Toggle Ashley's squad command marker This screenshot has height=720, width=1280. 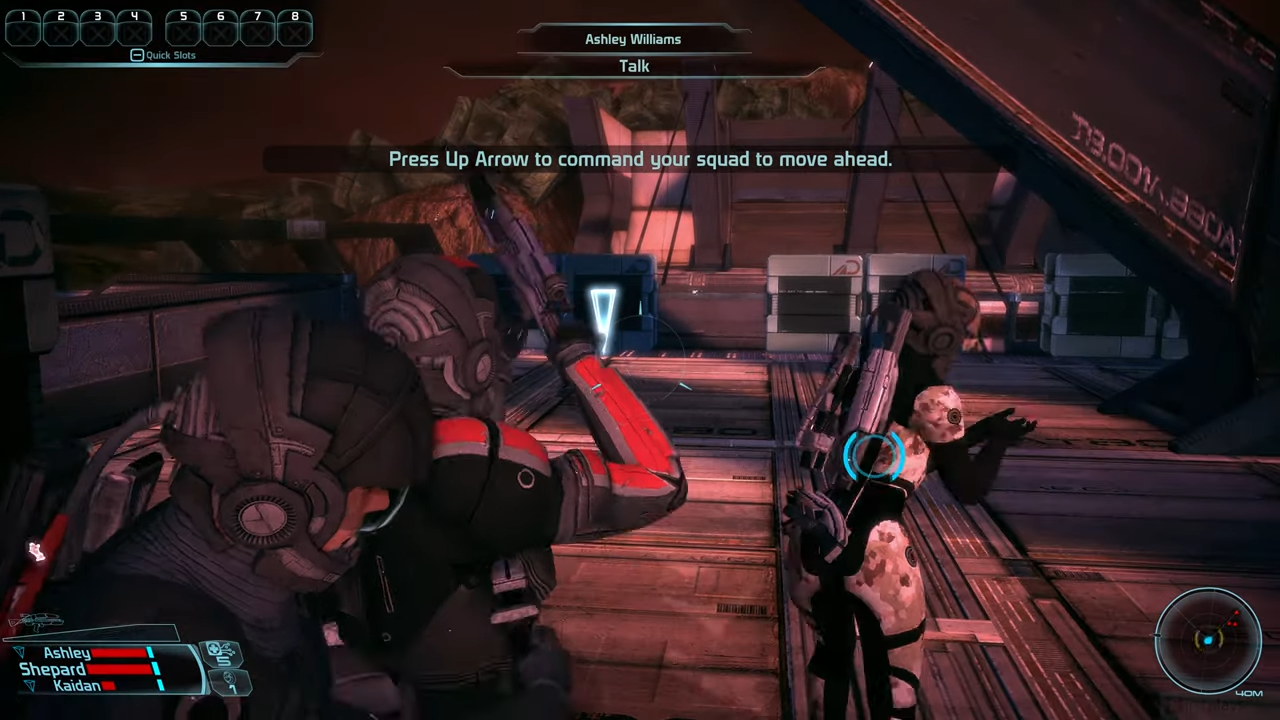pyautogui.click(x=20, y=652)
